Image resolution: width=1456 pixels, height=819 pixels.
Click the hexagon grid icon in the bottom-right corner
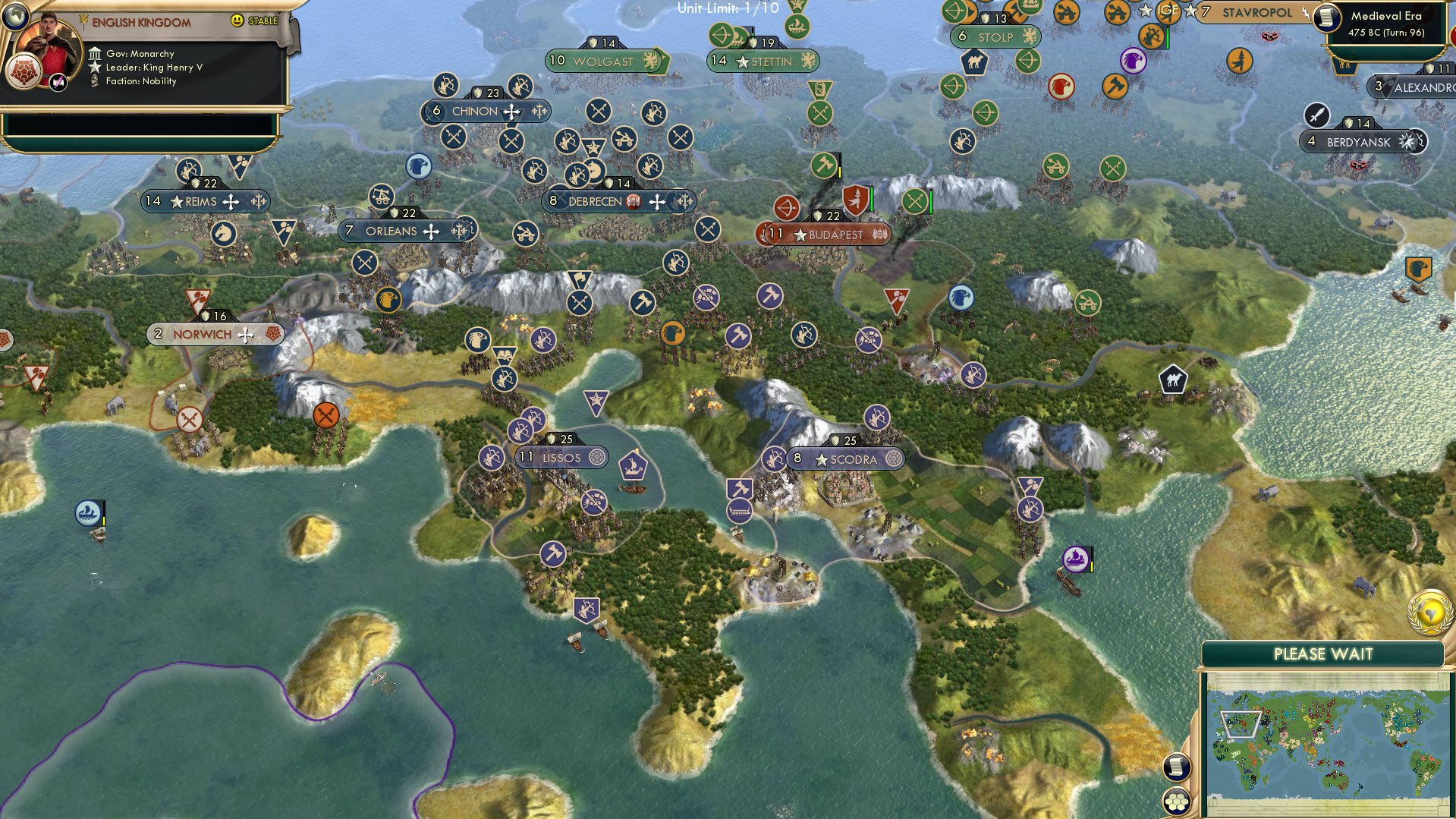coord(1178,802)
